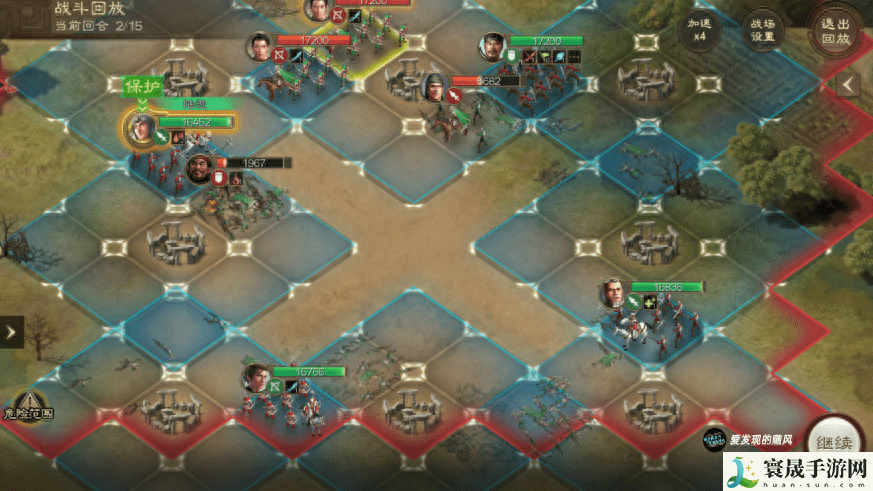Viewport: 873px width, 491px height.
Task: Select the general portrait with 16766 health
Action: 257,377
